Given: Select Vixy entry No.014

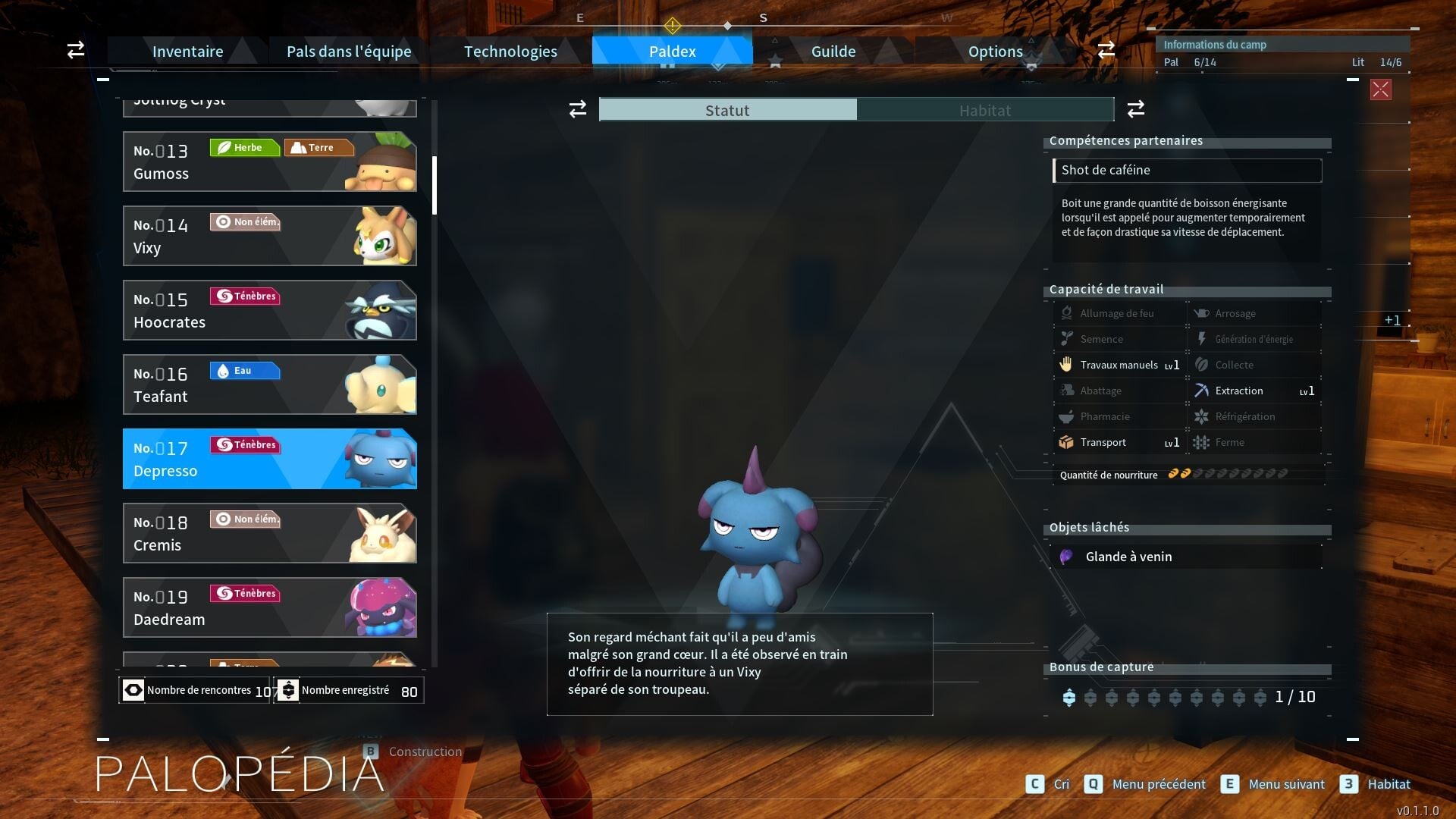Looking at the screenshot, I should pyautogui.click(x=269, y=236).
